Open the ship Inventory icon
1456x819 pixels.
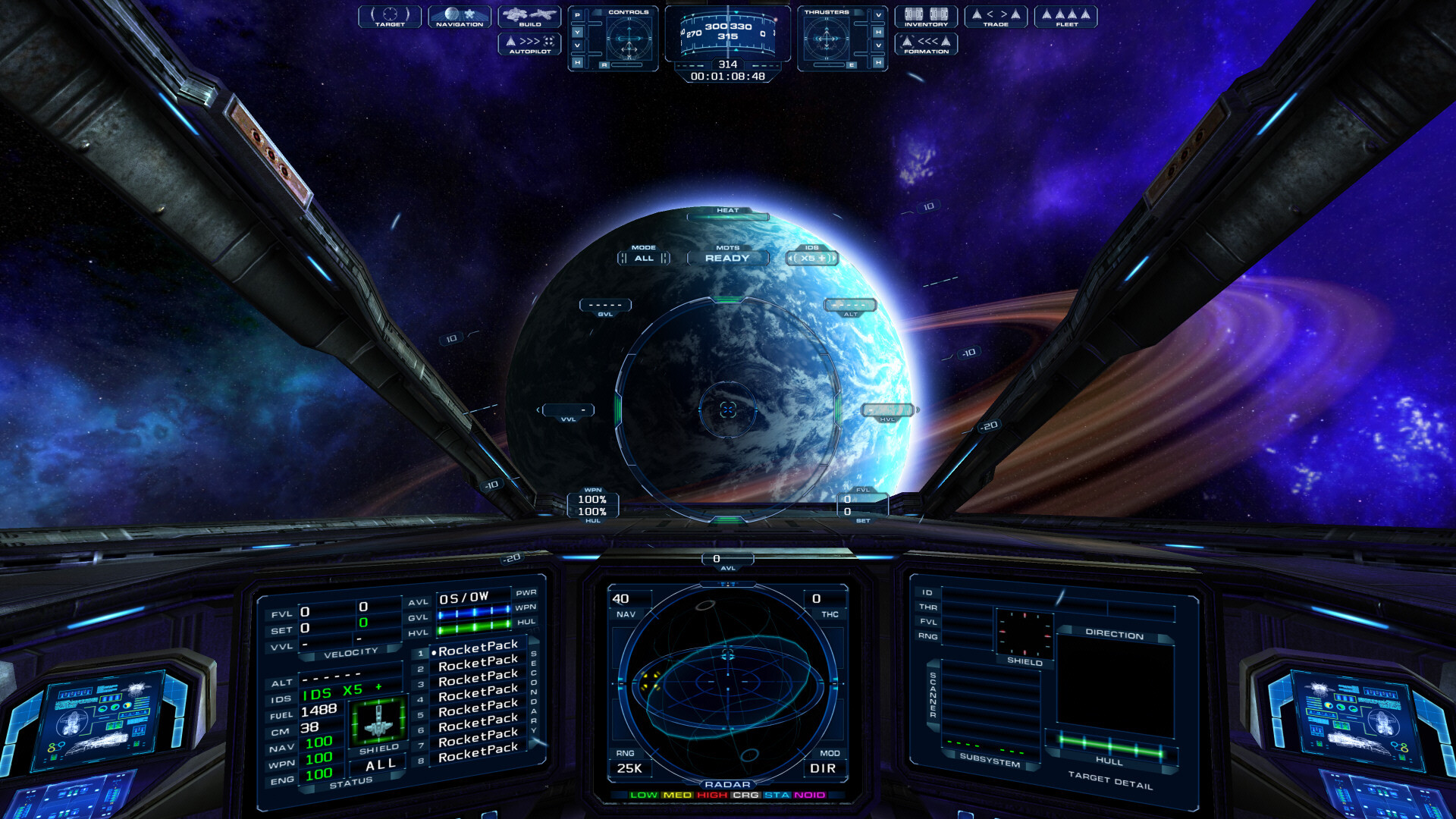pyautogui.click(x=927, y=17)
